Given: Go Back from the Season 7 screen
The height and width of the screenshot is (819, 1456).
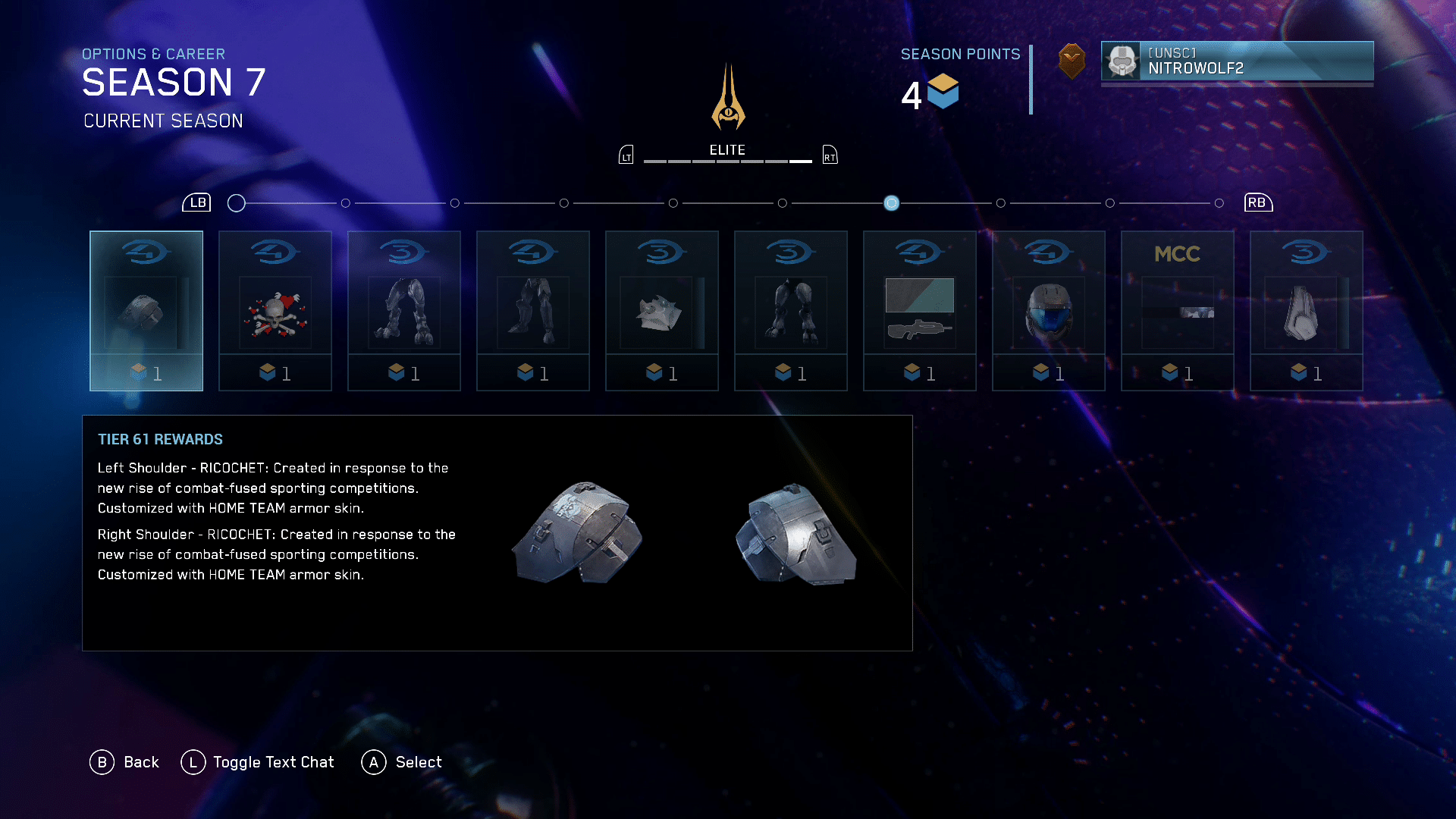Looking at the screenshot, I should coord(125,762).
